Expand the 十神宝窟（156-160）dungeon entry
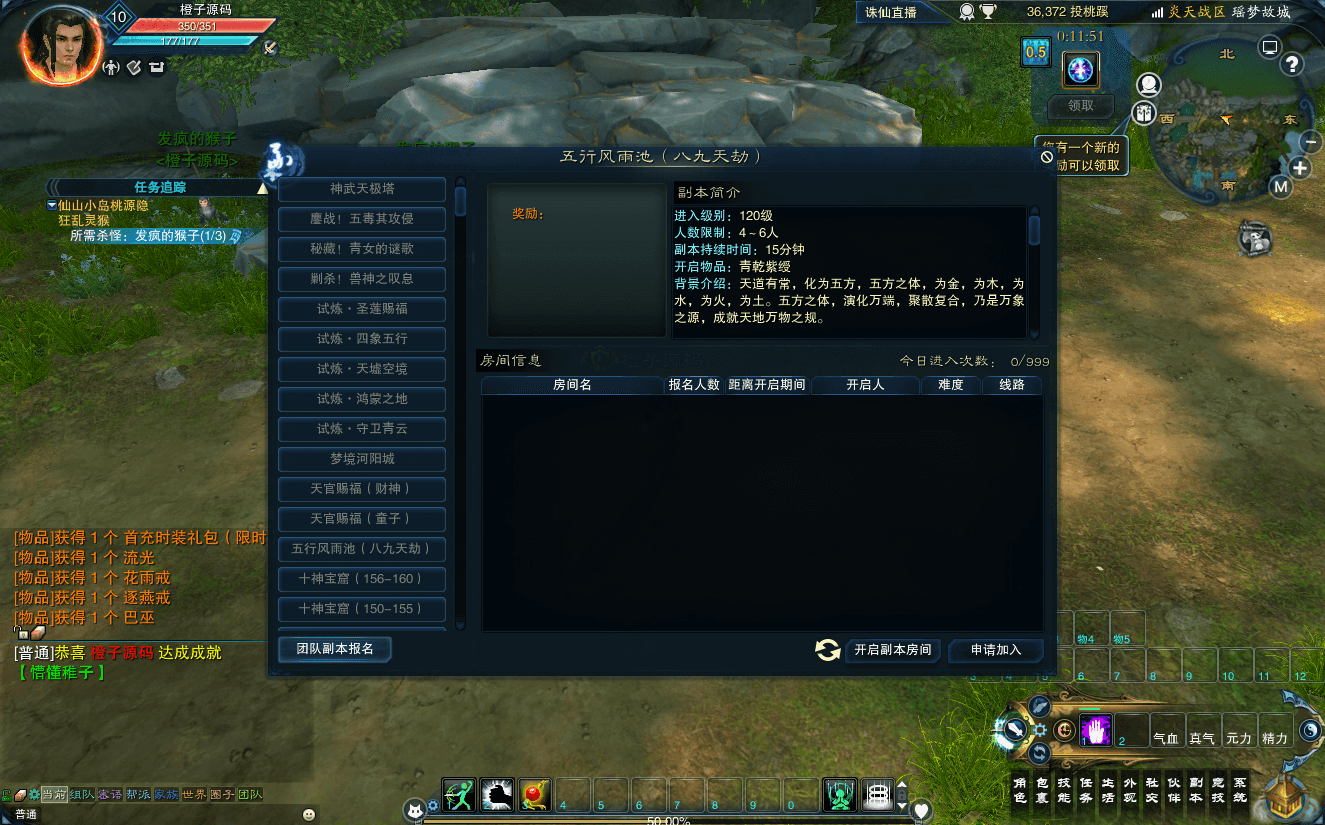 tap(361, 579)
